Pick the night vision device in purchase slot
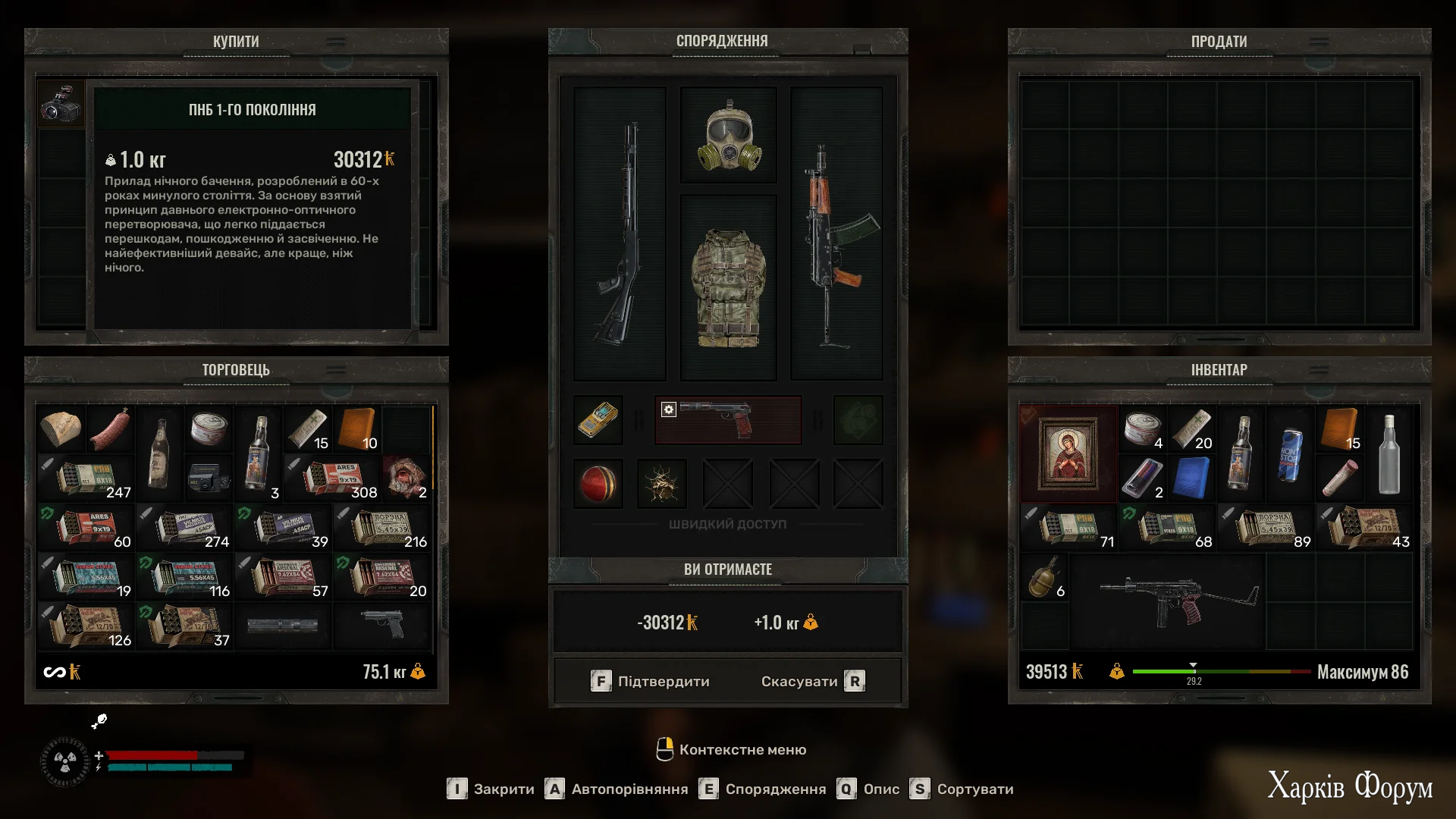 coord(61,105)
